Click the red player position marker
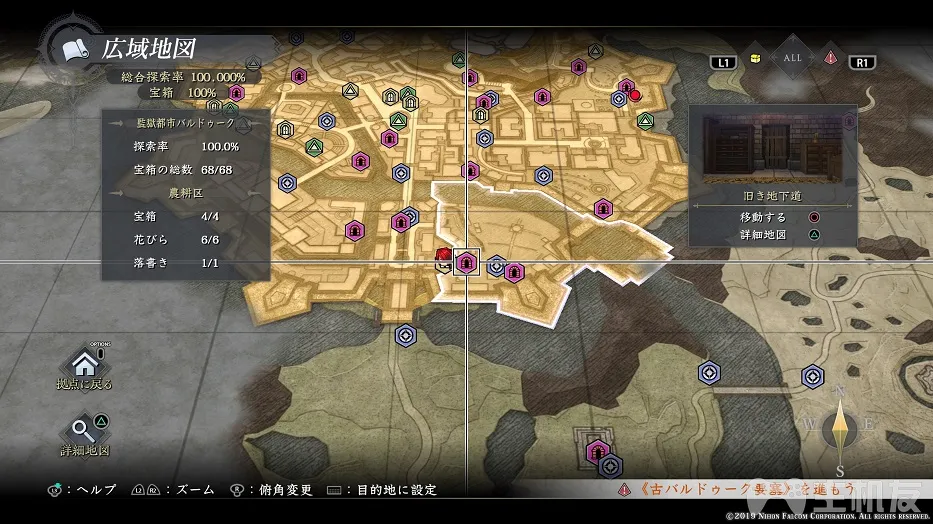Screen dimensions: 933x524 443,260
